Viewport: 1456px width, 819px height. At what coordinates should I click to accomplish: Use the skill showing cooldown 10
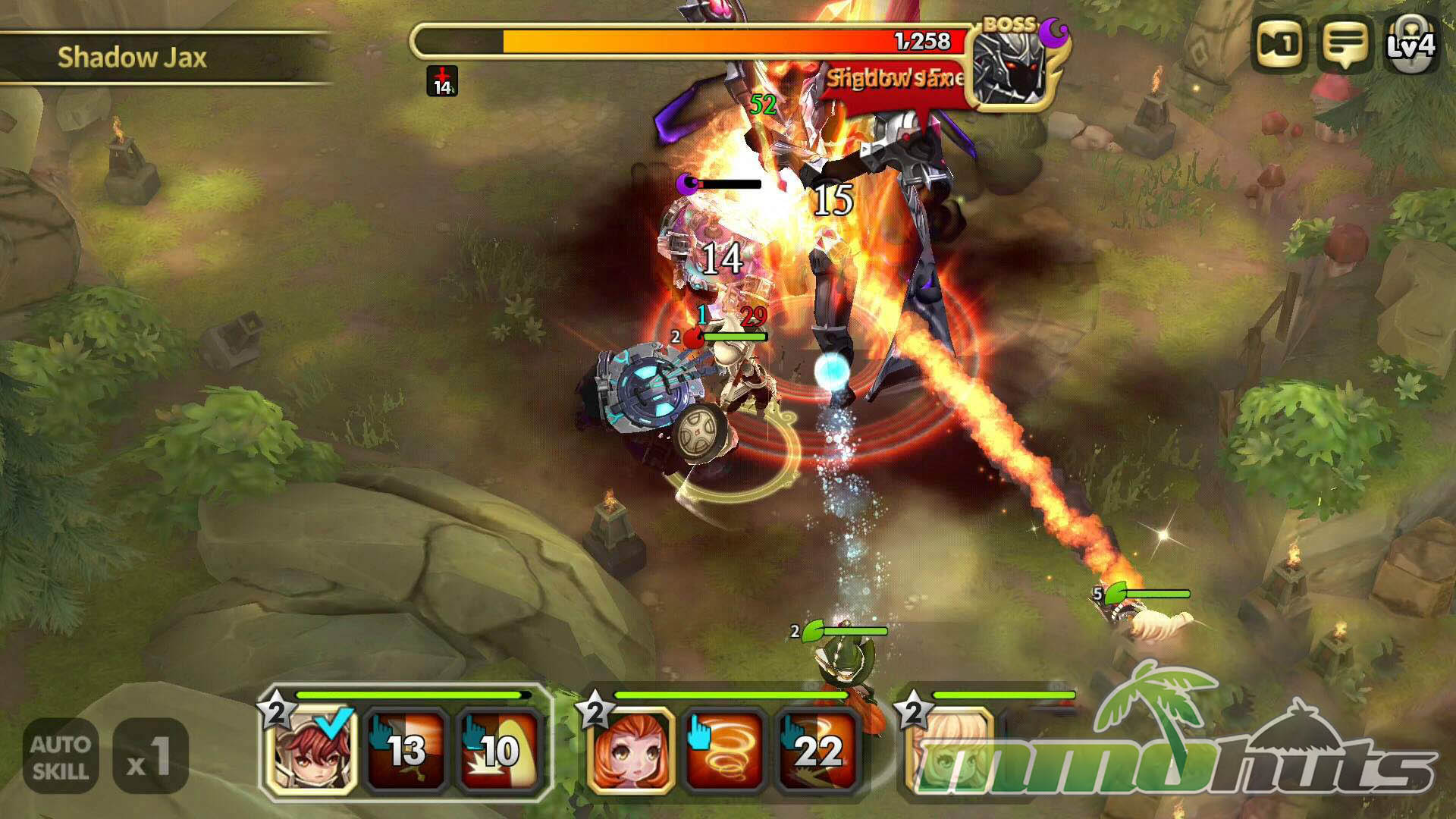[x=499, y=751]
